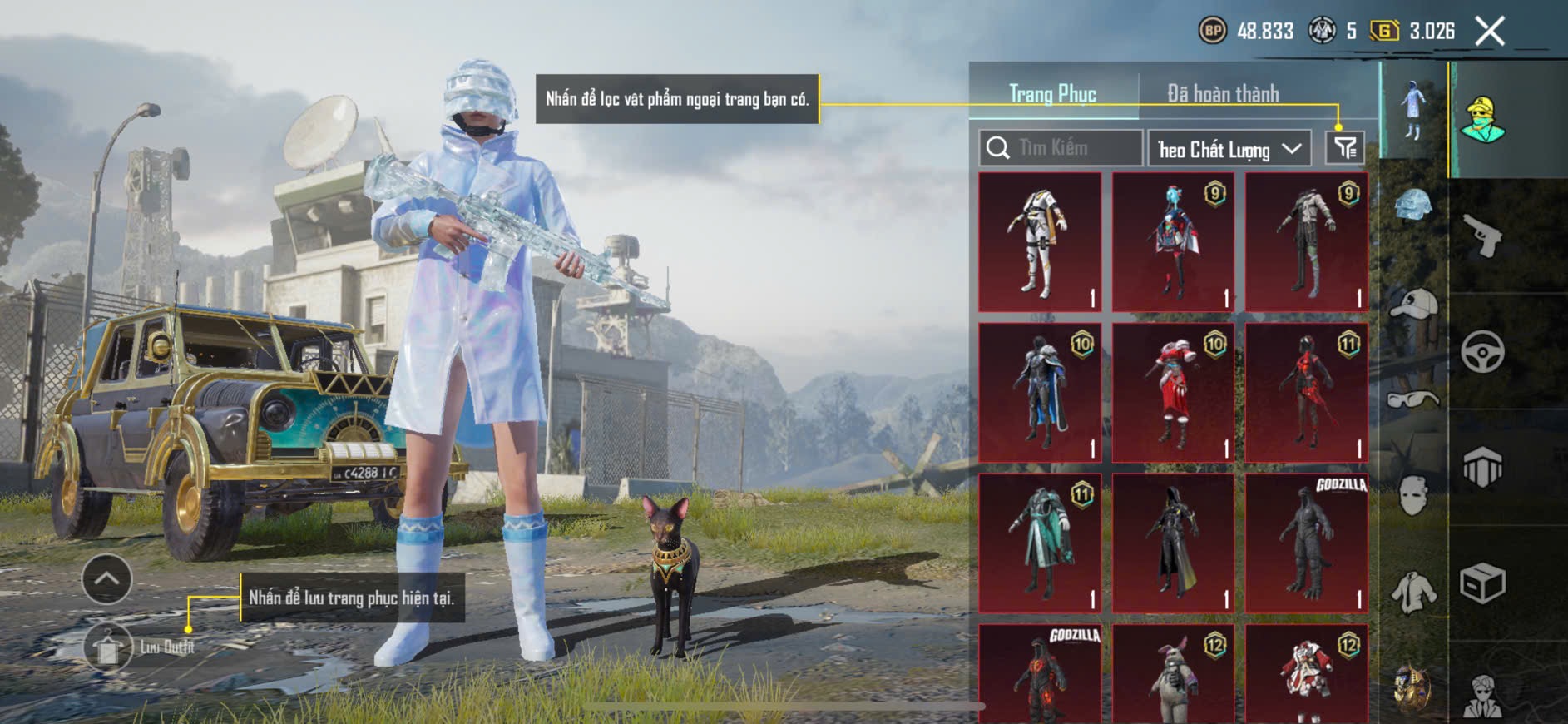Open the shirt clothing slot

coord(1412,593)
